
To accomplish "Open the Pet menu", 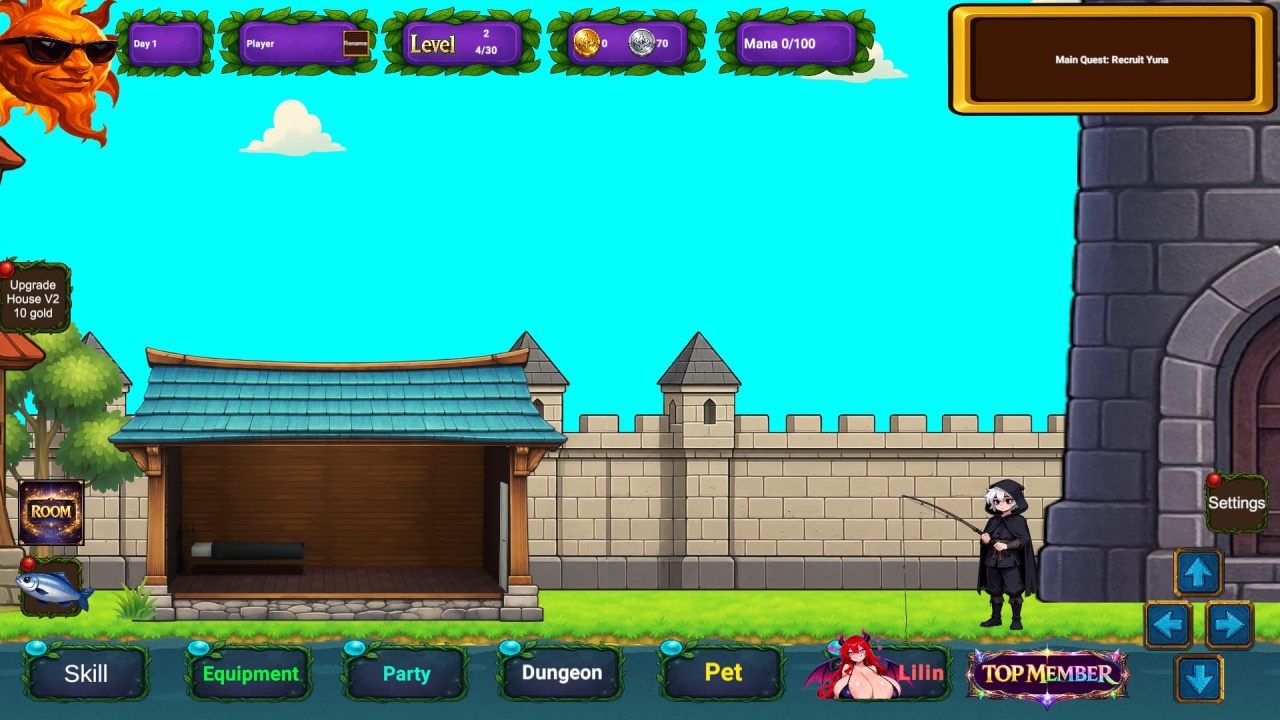I will pos(723,673).
